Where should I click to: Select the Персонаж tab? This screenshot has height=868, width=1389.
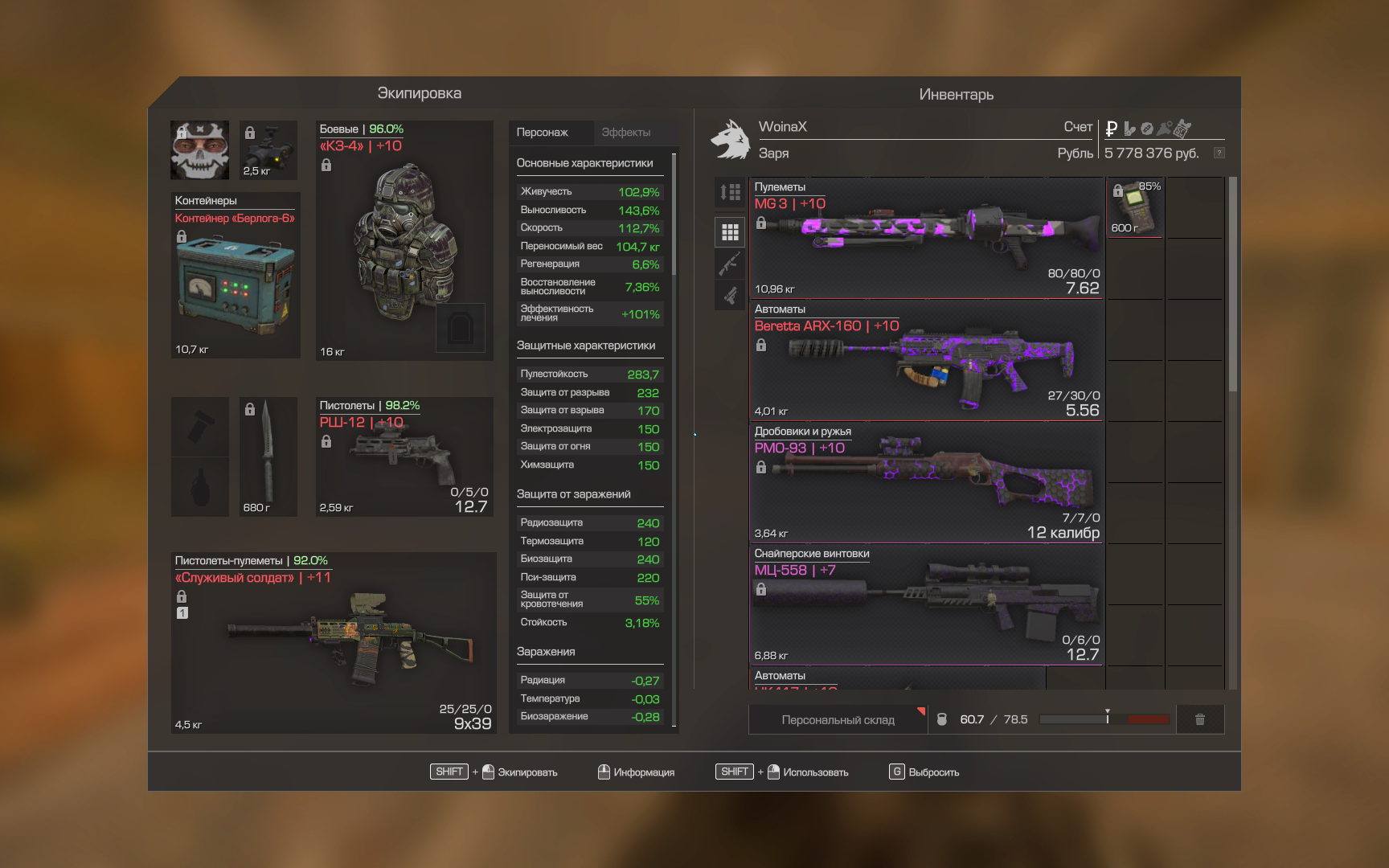pyautogui.click(x=543, y=133)
